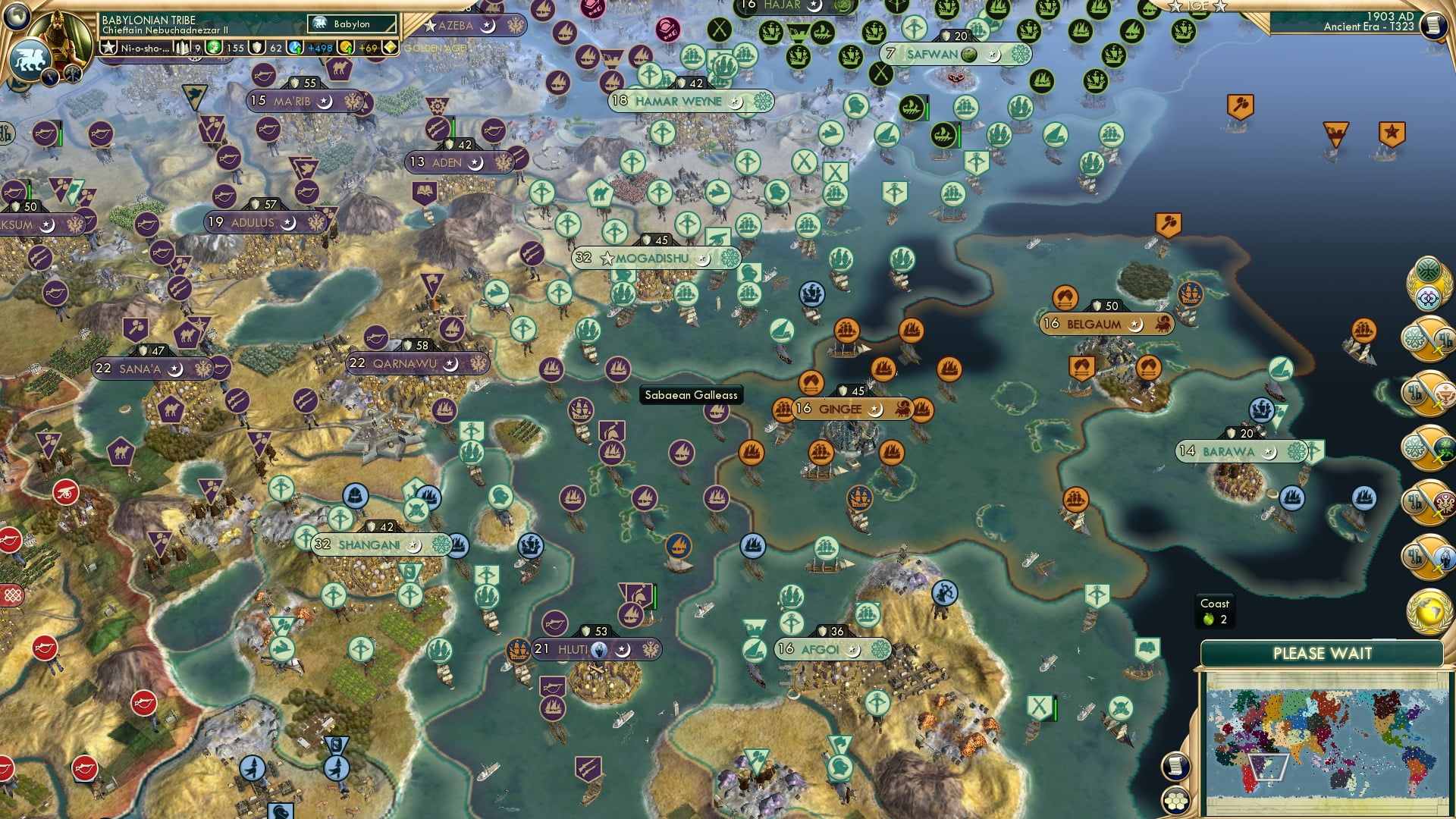Click the hammer notification bubble near the leader portrait
The width and height of the screenshot is (1456, 819).
coord(73,74)
